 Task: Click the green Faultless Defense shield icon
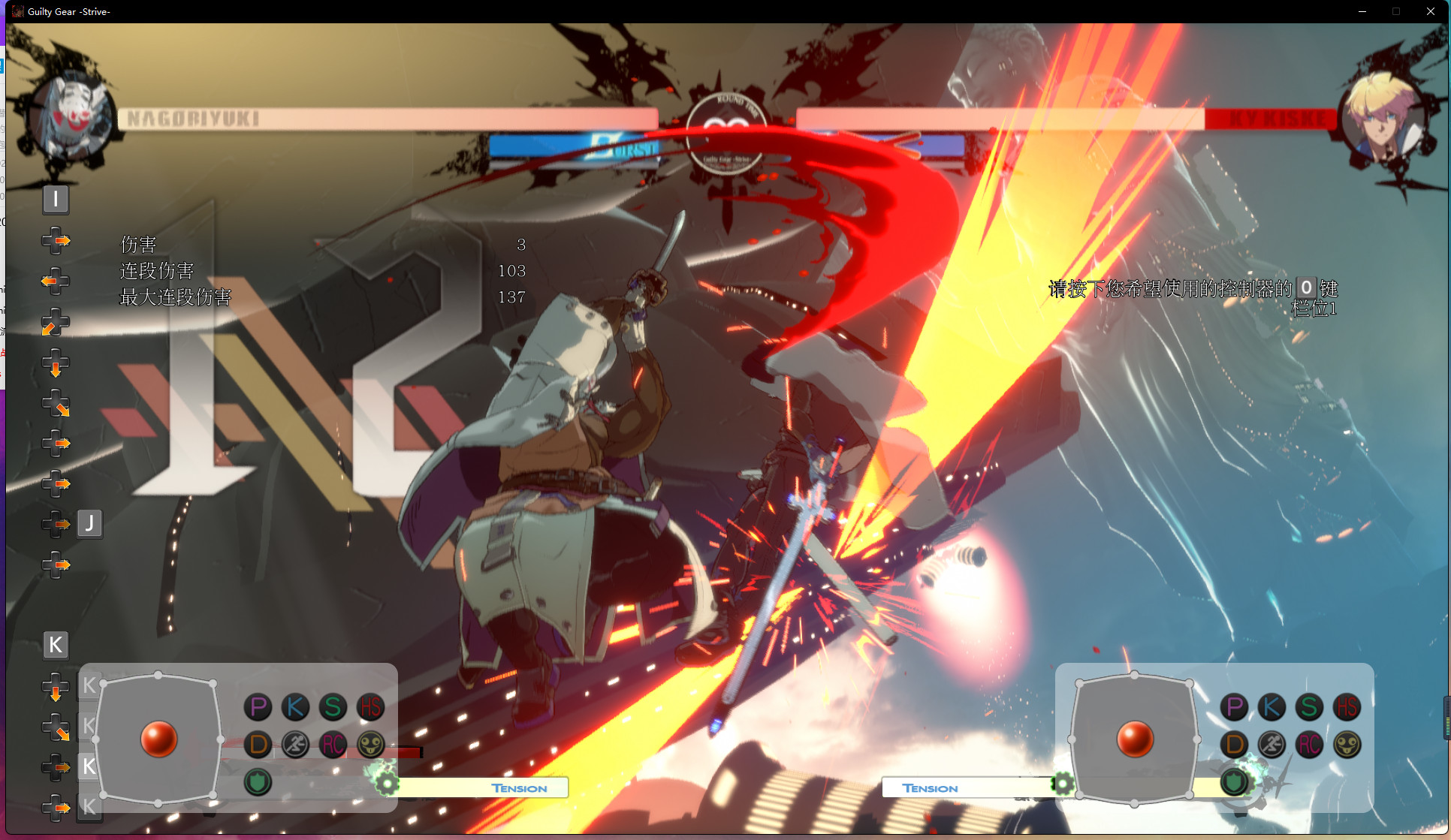pyautogui.click(x=258, y=781)
